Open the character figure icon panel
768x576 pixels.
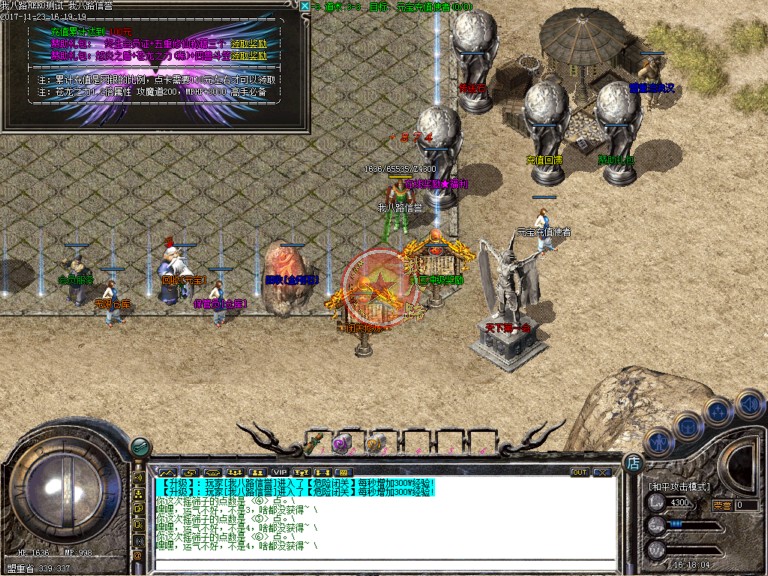pos(659,441)
